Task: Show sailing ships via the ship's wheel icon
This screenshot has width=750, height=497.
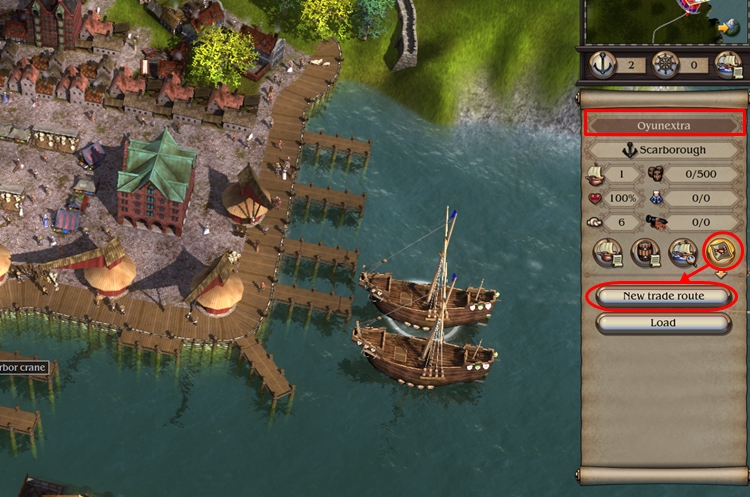Action: 665,64
